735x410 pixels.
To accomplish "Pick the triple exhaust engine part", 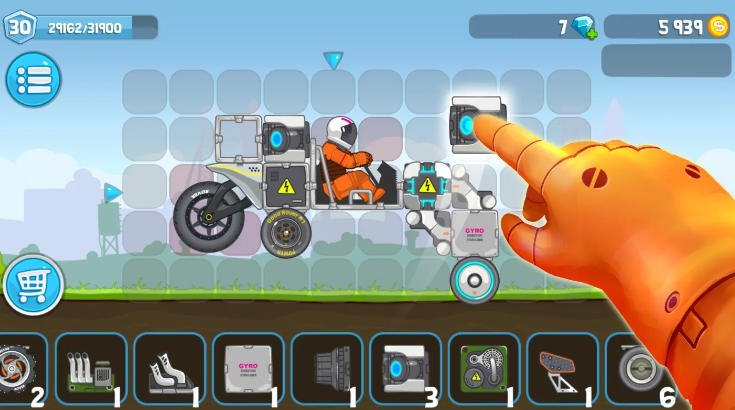I will pos(90,368).
